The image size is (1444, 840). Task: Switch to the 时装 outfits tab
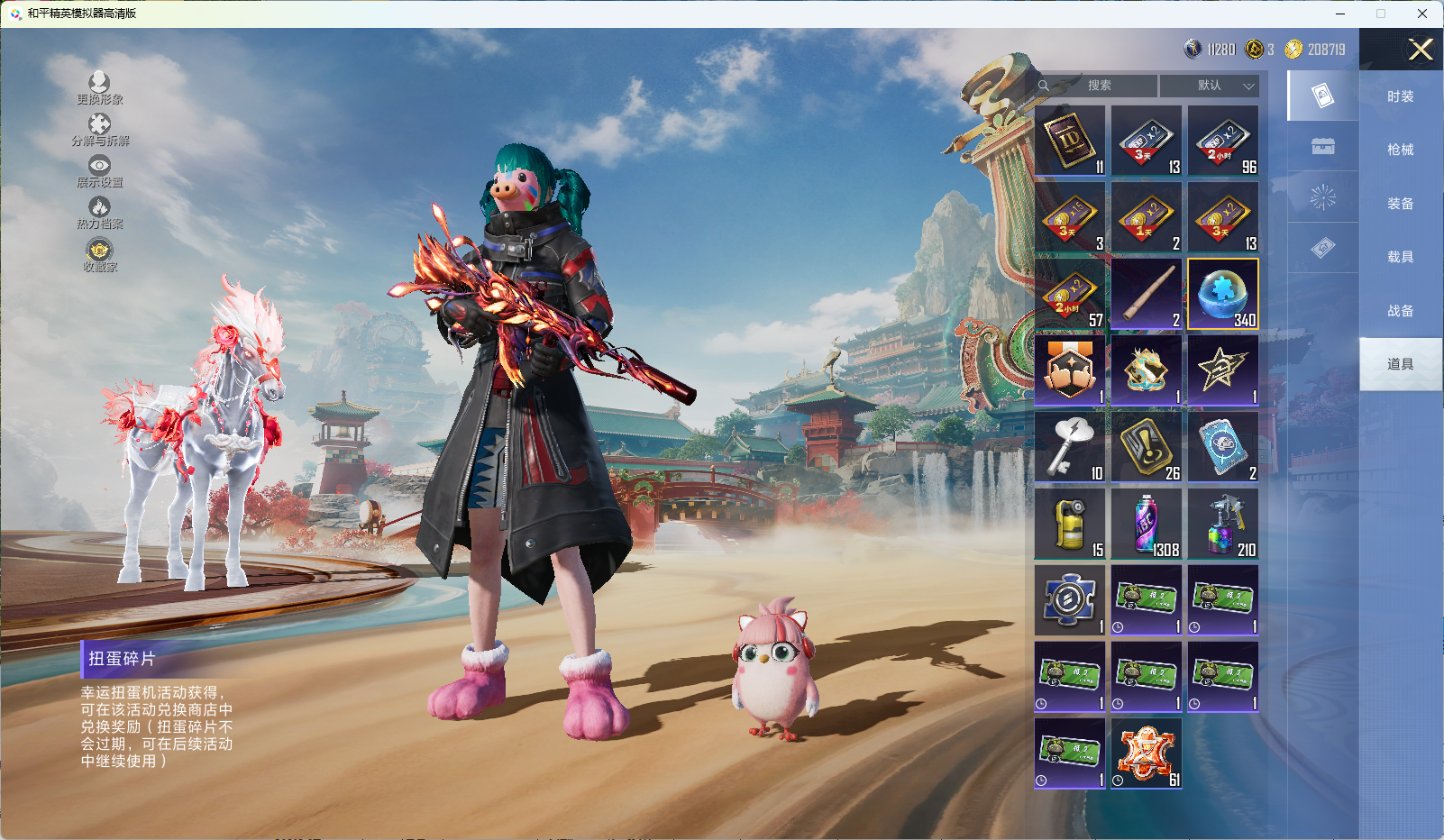(1400, 96)
